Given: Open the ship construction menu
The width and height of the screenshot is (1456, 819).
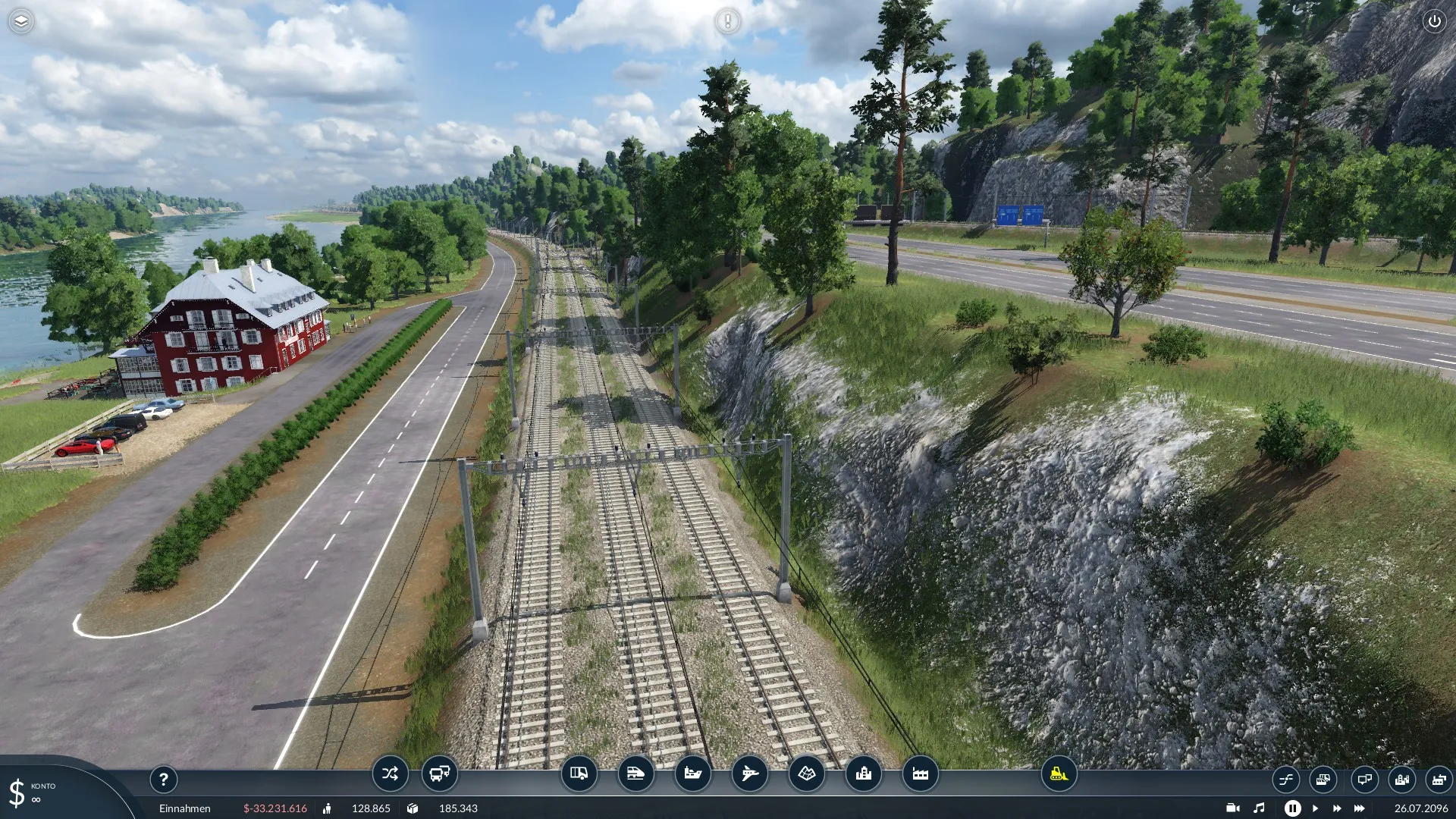Looking at the screenshot, I should pyautogui.click(x=692, y=773).
